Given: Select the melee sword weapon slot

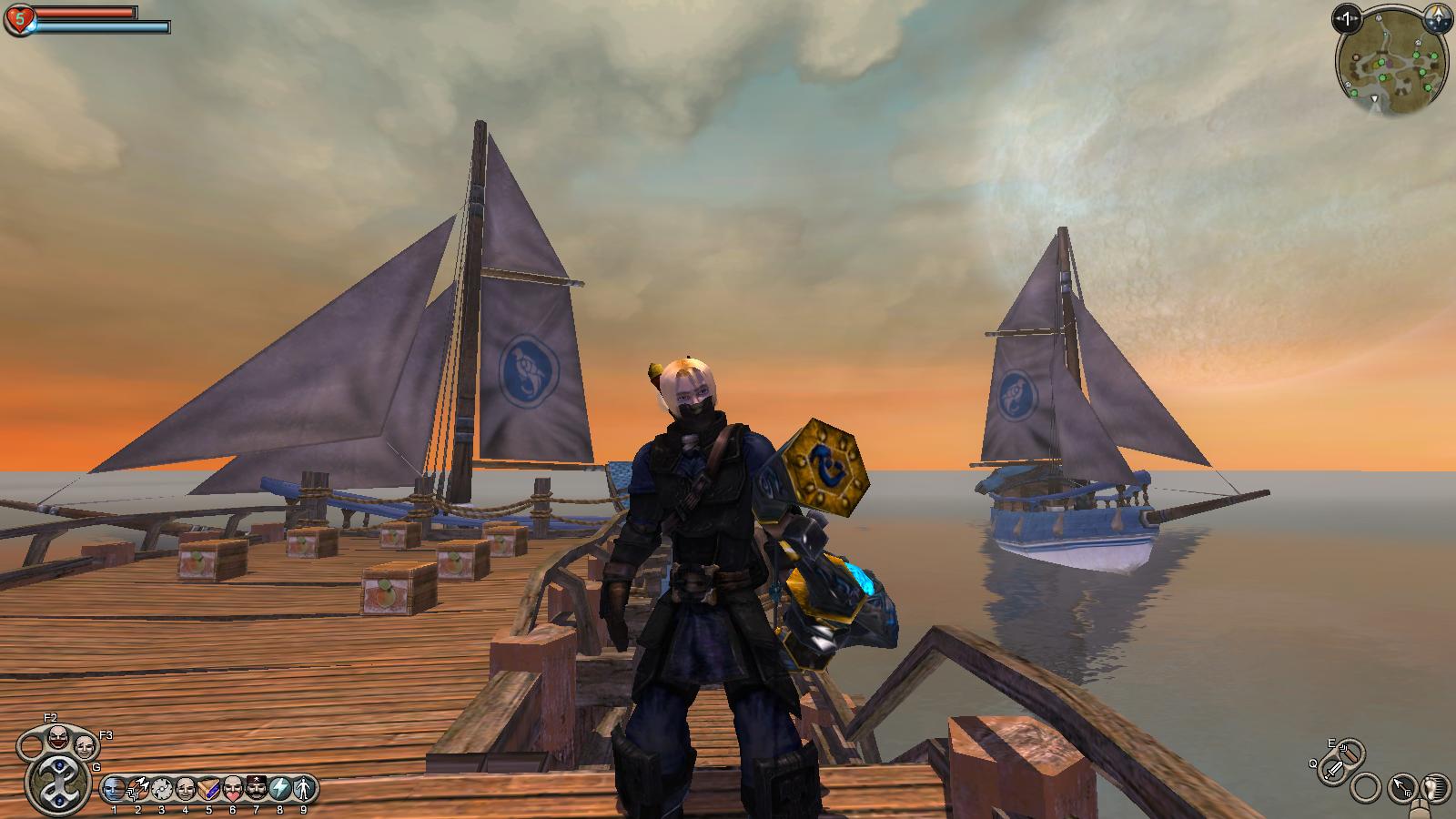Looking at the screenshot, I should pos(1334,770).
